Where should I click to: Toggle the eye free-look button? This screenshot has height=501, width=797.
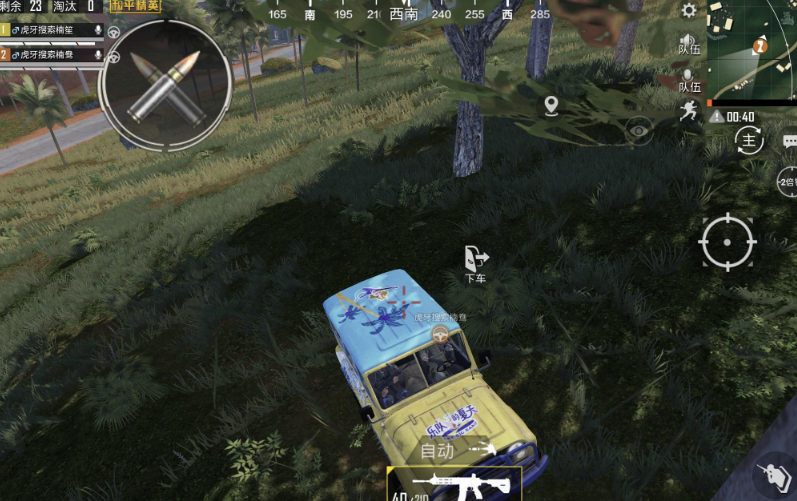(639, 128)
